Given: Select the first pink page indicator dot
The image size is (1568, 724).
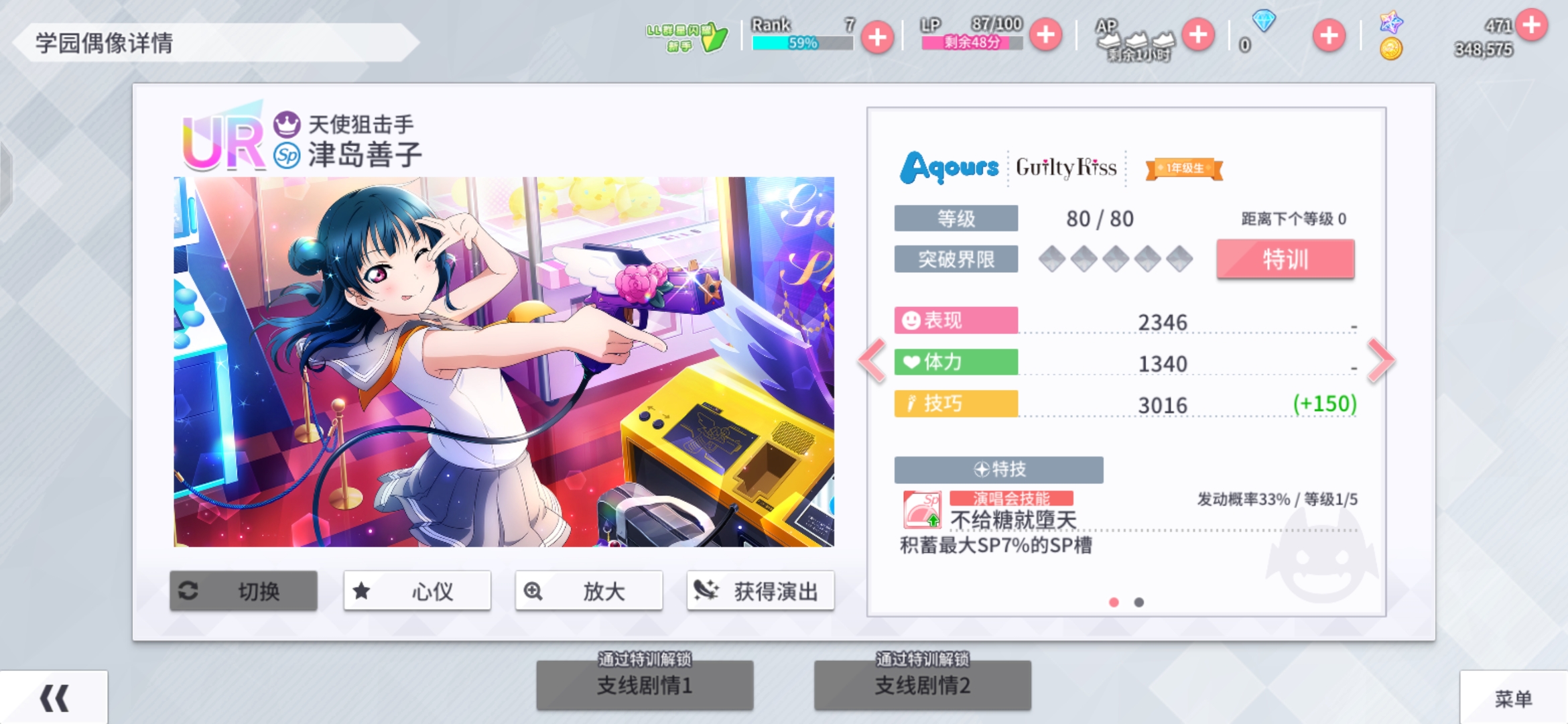Looking at the screenshot, I should (x=1114, y=603).
